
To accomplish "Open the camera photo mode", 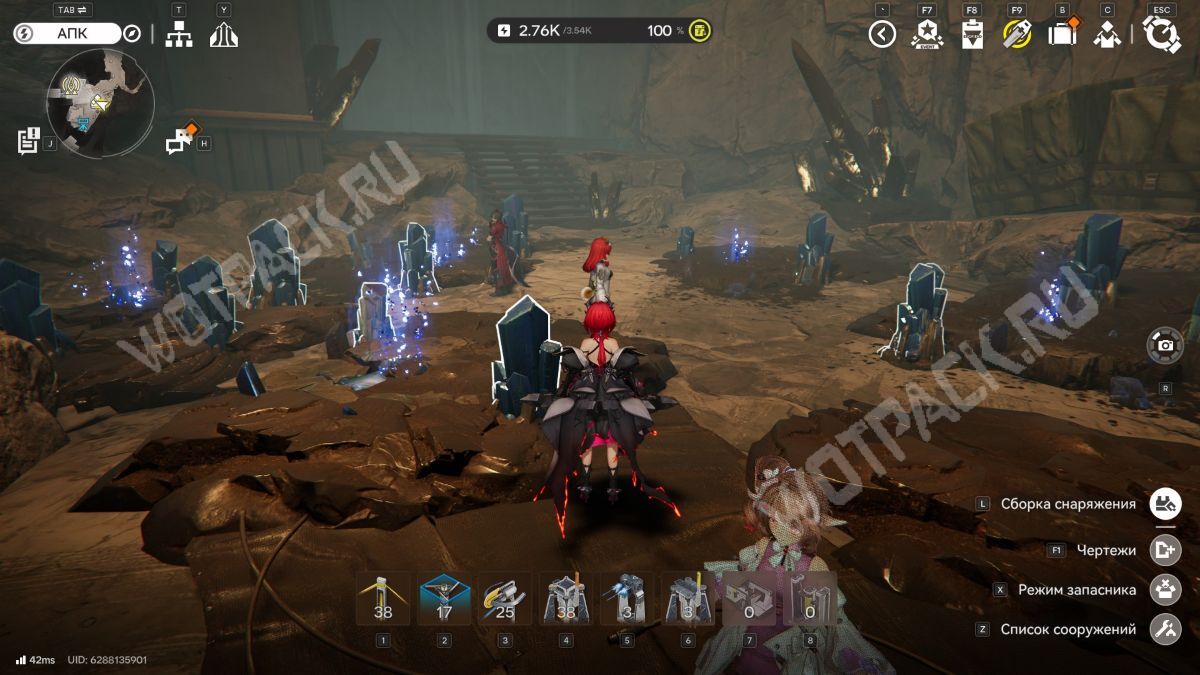I will [x=1165, y=345].
